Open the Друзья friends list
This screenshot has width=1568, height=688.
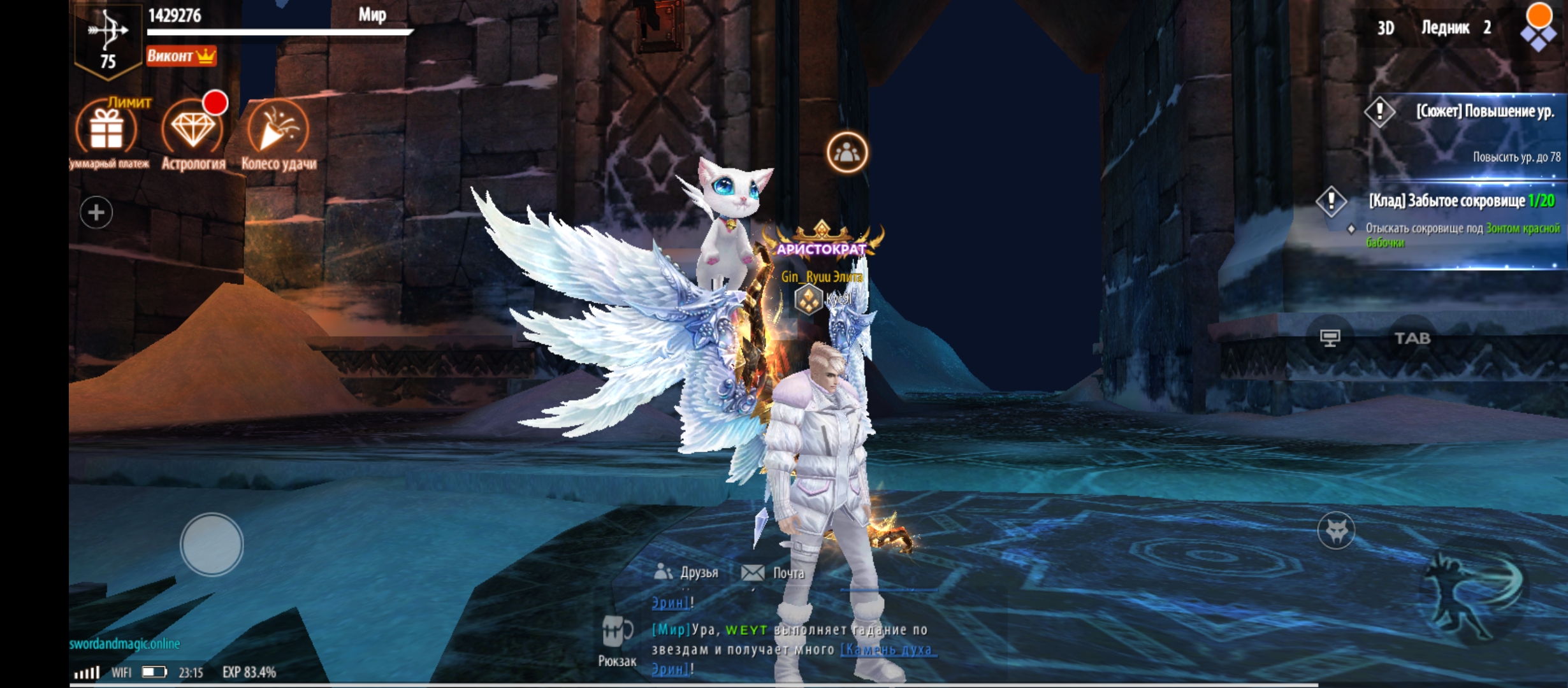click(687, 573)
